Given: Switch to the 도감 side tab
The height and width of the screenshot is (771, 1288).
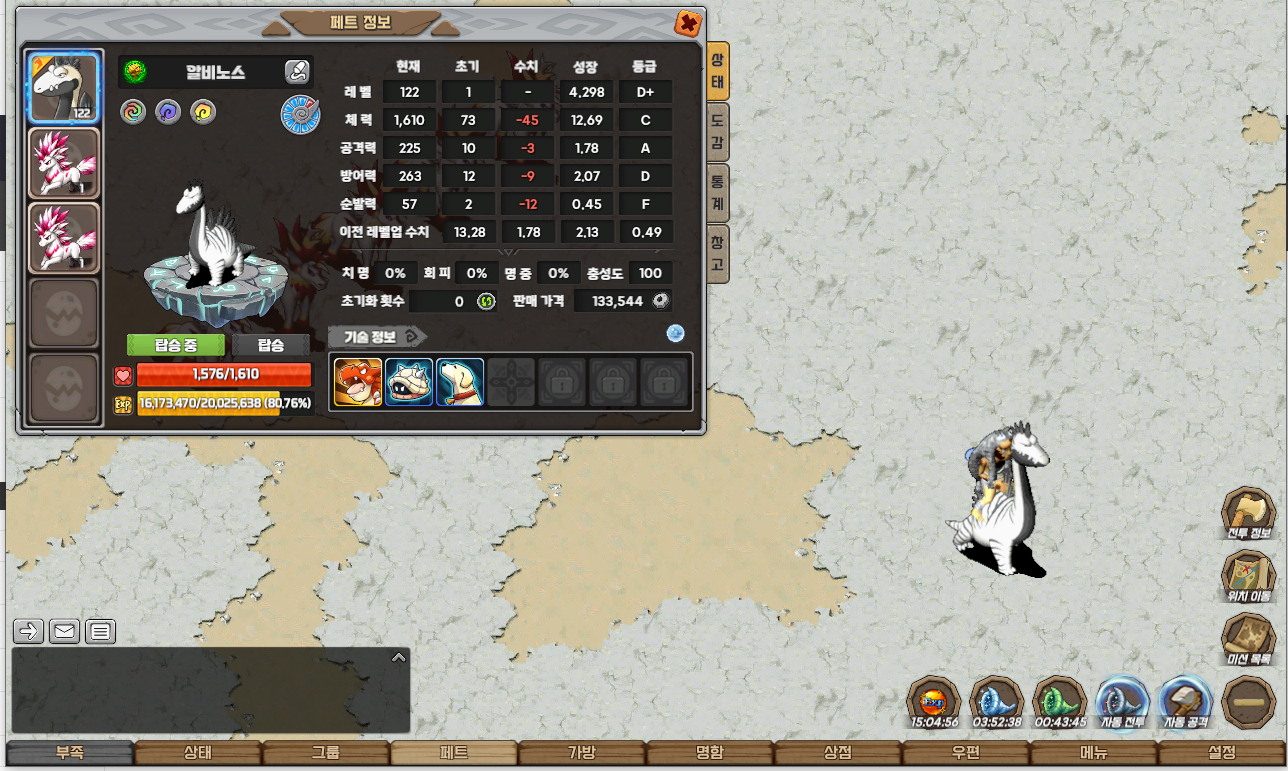Looking at the screenshot, I should click(x=717, y=132).
